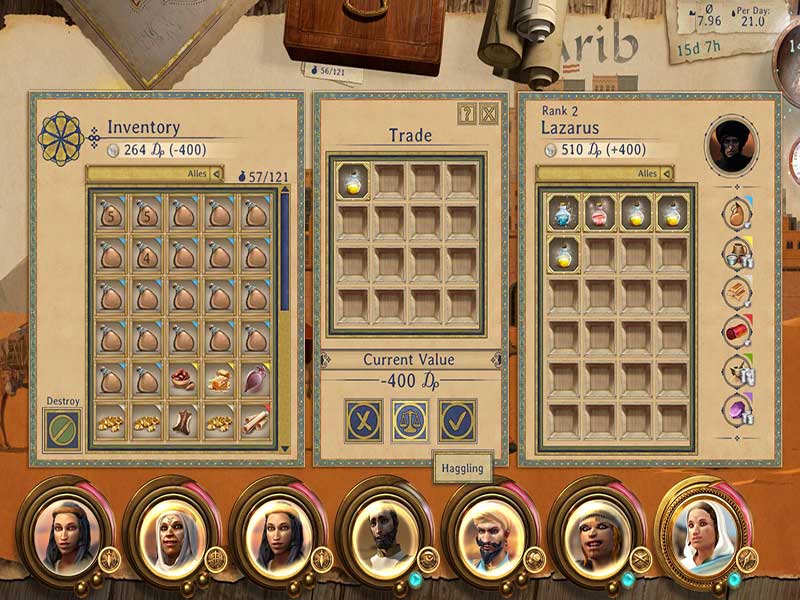This screenshot has height=600, width=800.
Task: Filter merchant goods by gold bars category
Action: 738,291
